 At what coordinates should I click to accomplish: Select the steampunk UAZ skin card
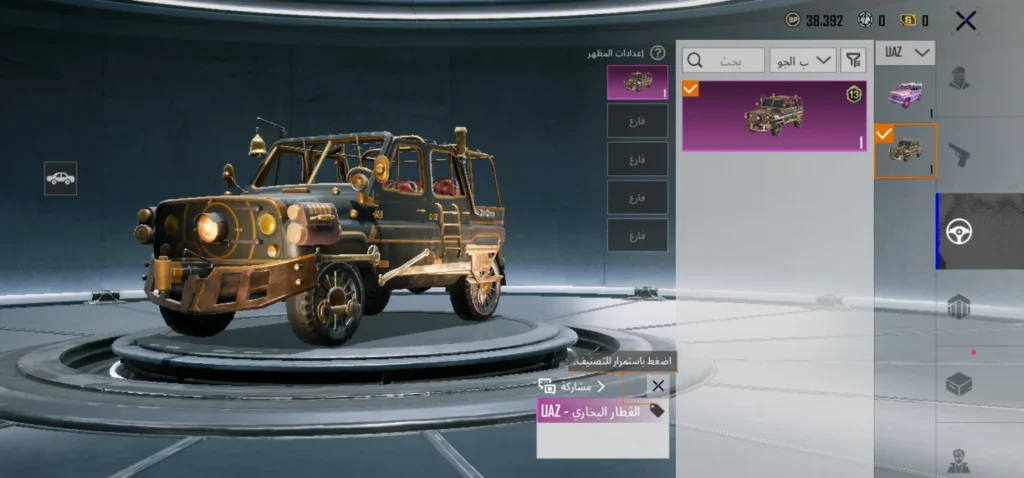click(774, 116)
